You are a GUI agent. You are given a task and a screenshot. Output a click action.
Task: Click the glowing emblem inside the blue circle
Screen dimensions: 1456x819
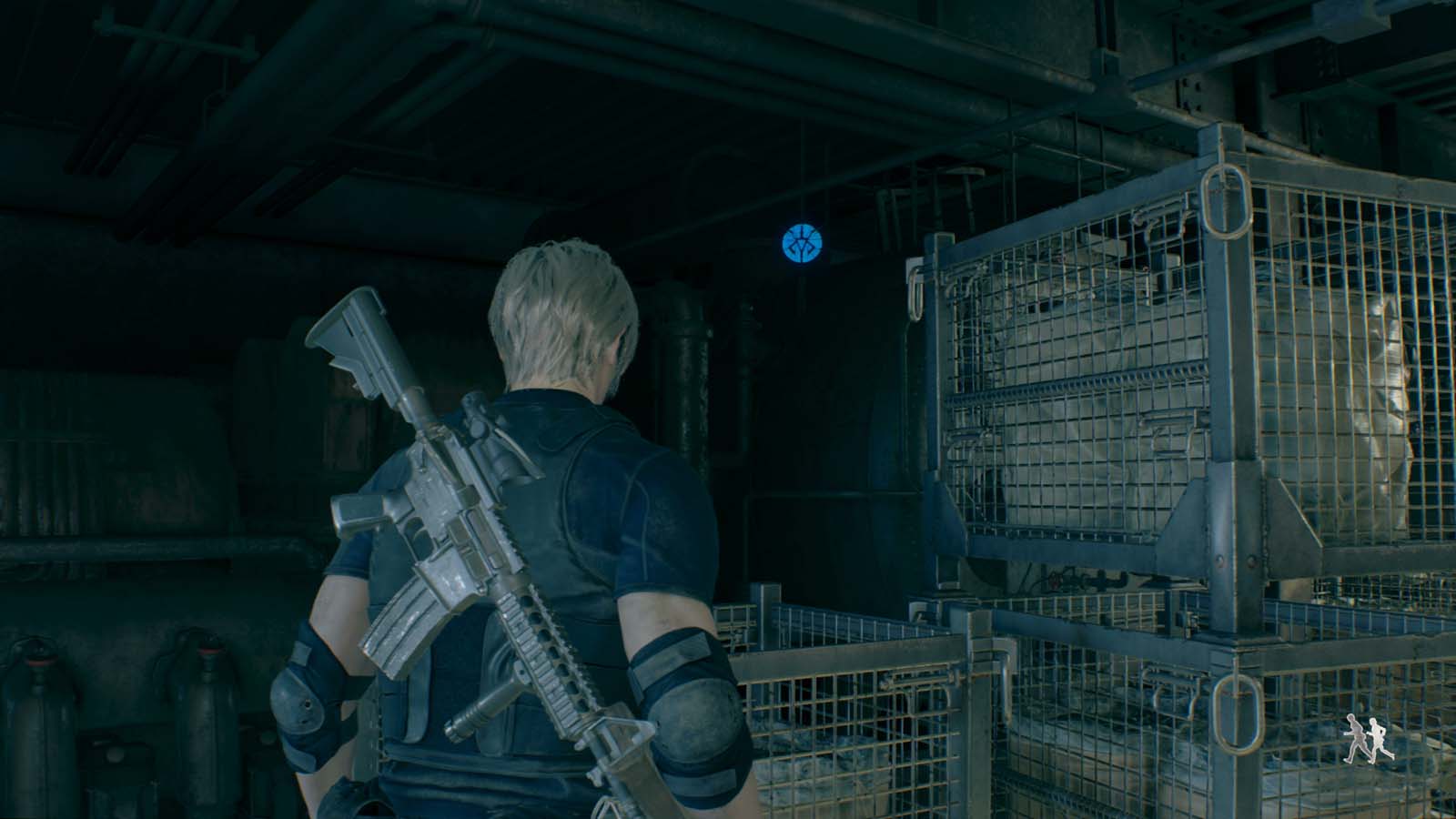pos(803,244)
